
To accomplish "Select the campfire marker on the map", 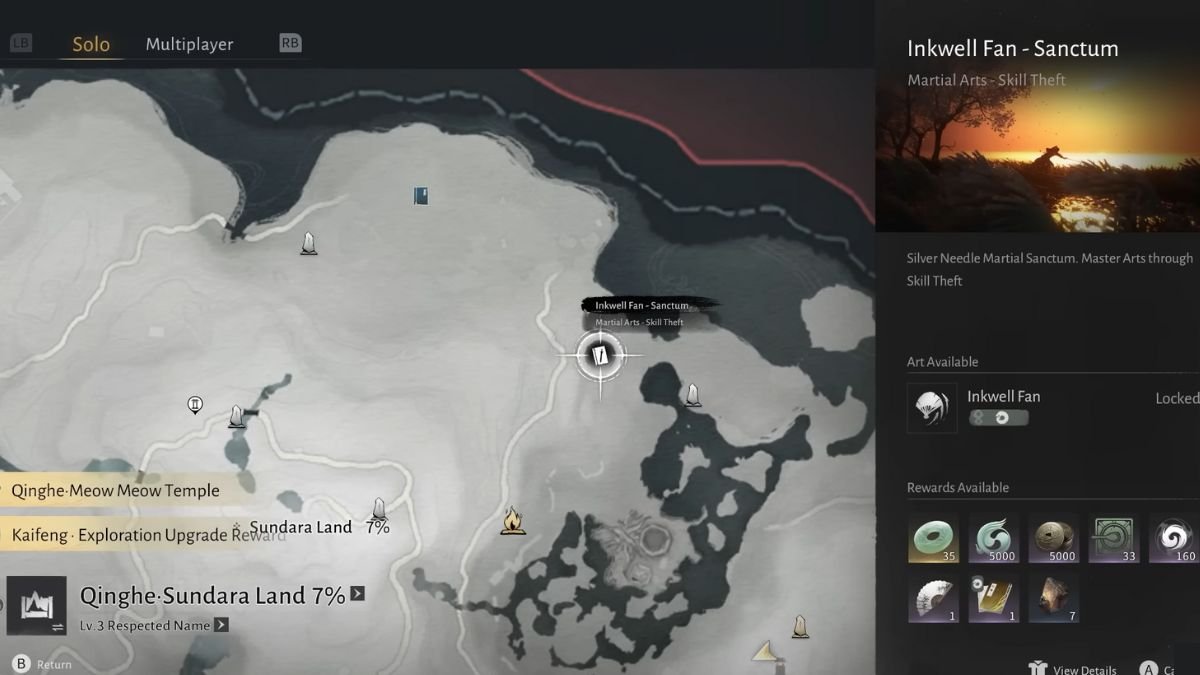I will (513, 520).
